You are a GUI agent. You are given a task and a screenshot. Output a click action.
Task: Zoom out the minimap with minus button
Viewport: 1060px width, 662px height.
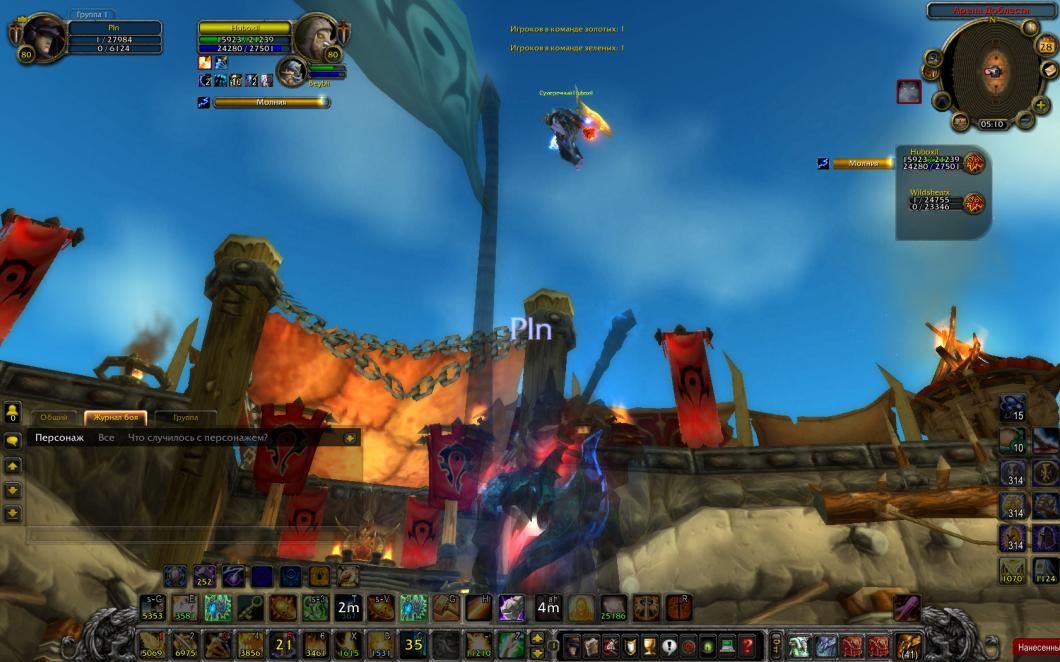pos(1025,121)
